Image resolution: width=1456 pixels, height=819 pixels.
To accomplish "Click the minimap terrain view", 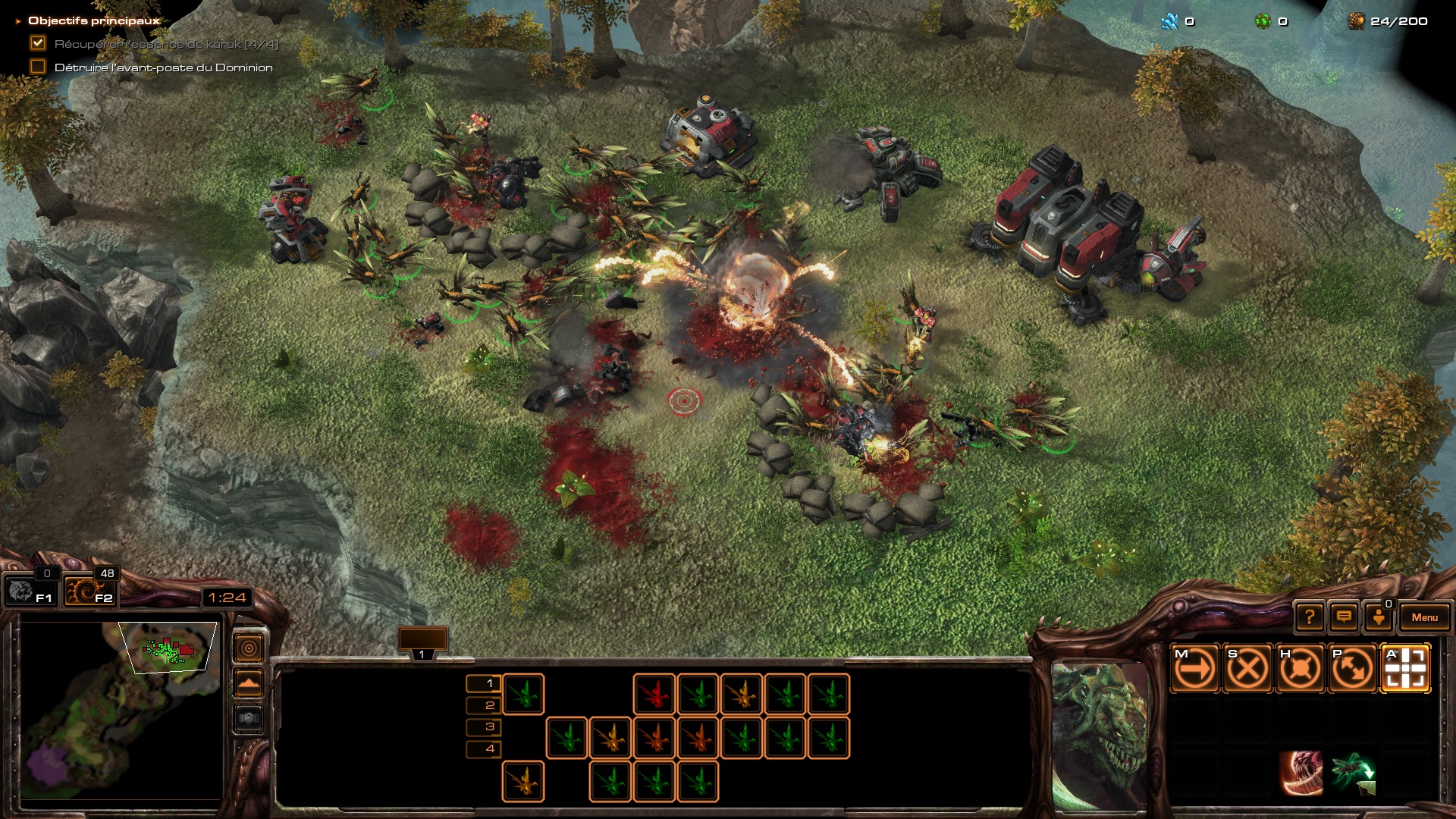I will tap(121, 709).
